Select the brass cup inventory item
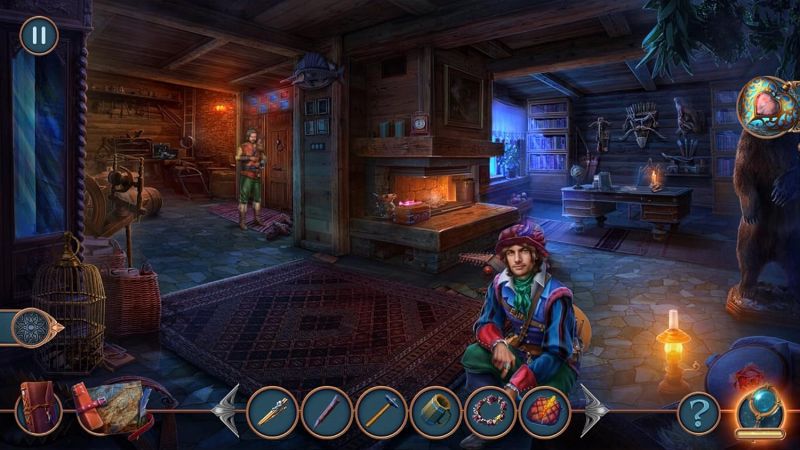The height and width of the screenshot is (450, 800). click(x=436, y=411)
